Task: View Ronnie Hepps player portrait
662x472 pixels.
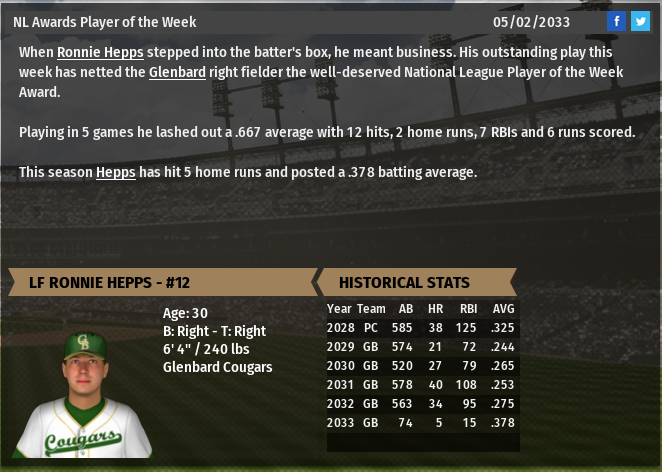Action: [x=83, y=393]
